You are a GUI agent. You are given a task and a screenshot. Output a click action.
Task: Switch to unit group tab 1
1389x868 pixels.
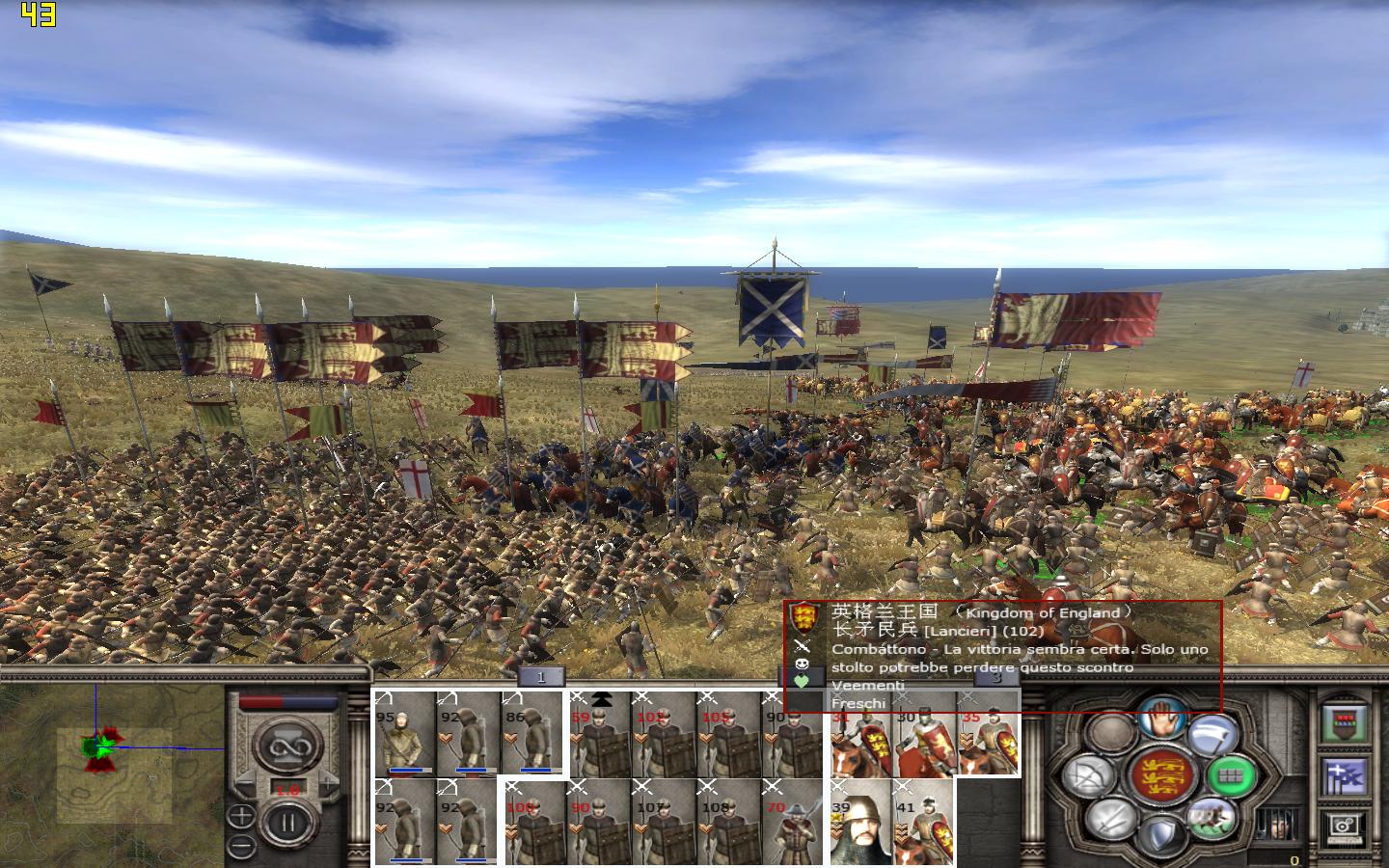(540, 676)
